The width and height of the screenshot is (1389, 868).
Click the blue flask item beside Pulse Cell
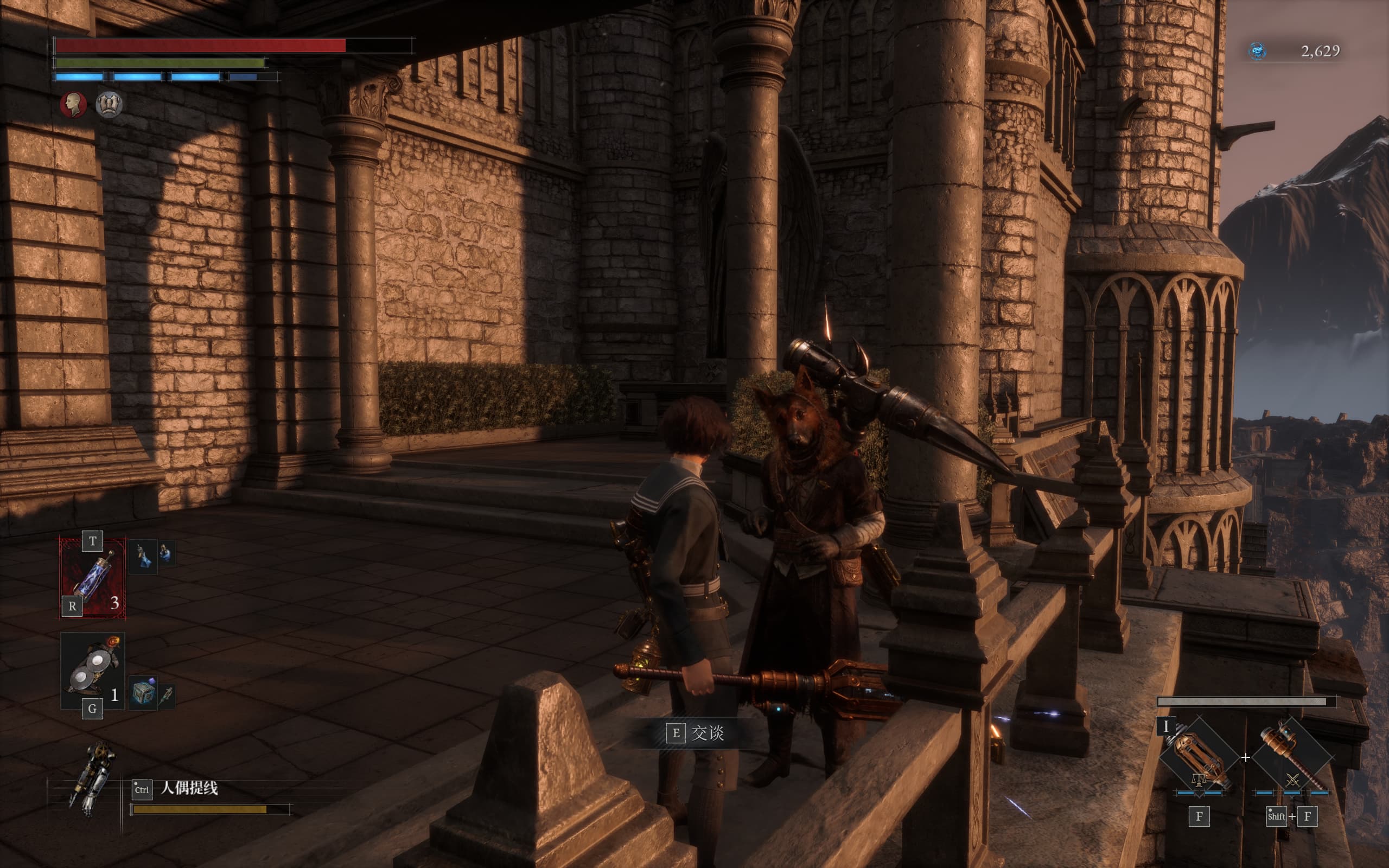click(142, 556)
